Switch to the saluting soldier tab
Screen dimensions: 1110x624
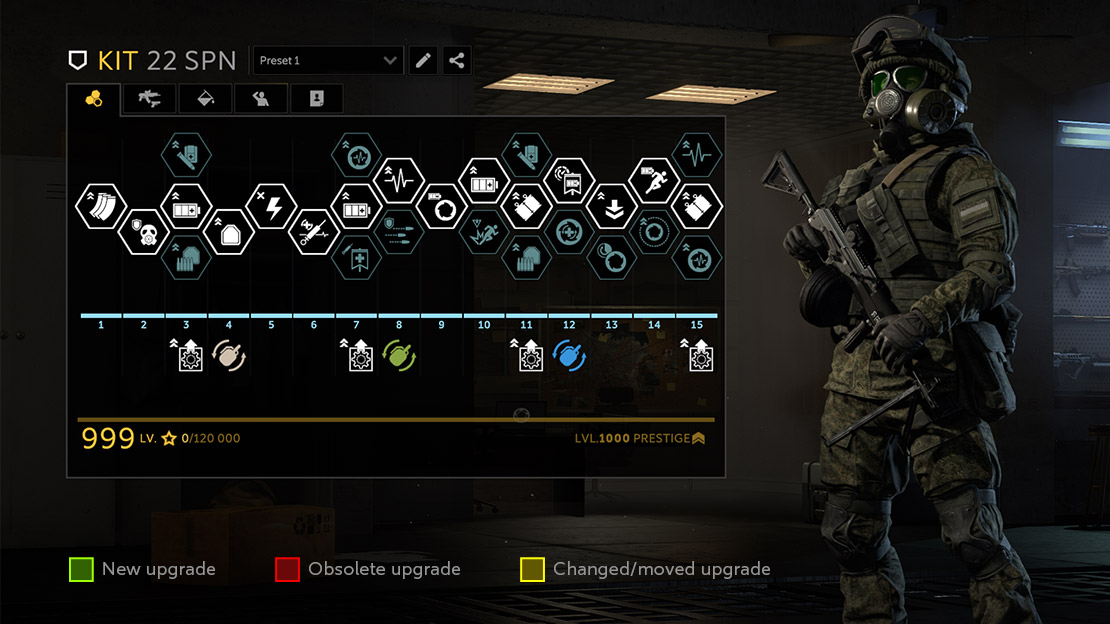[261, 98]
